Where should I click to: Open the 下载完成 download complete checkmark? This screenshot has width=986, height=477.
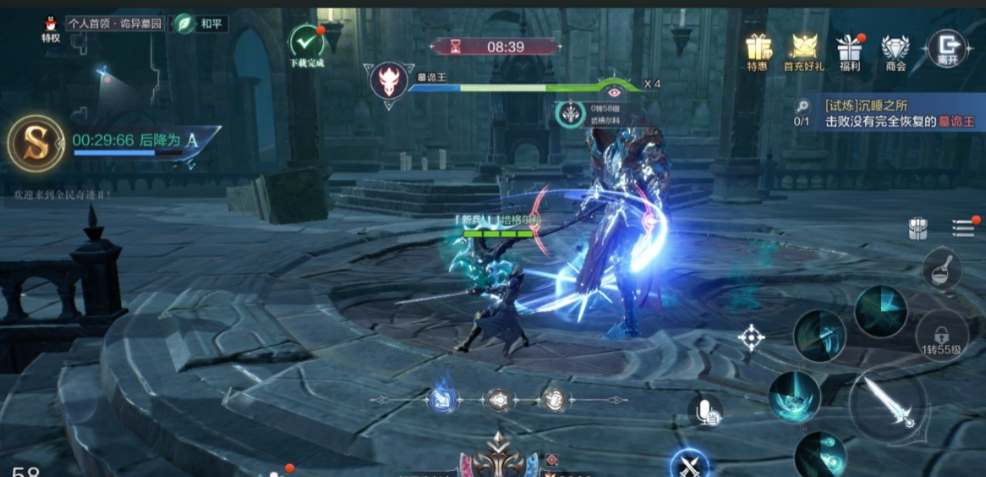[x=307, y=43]
